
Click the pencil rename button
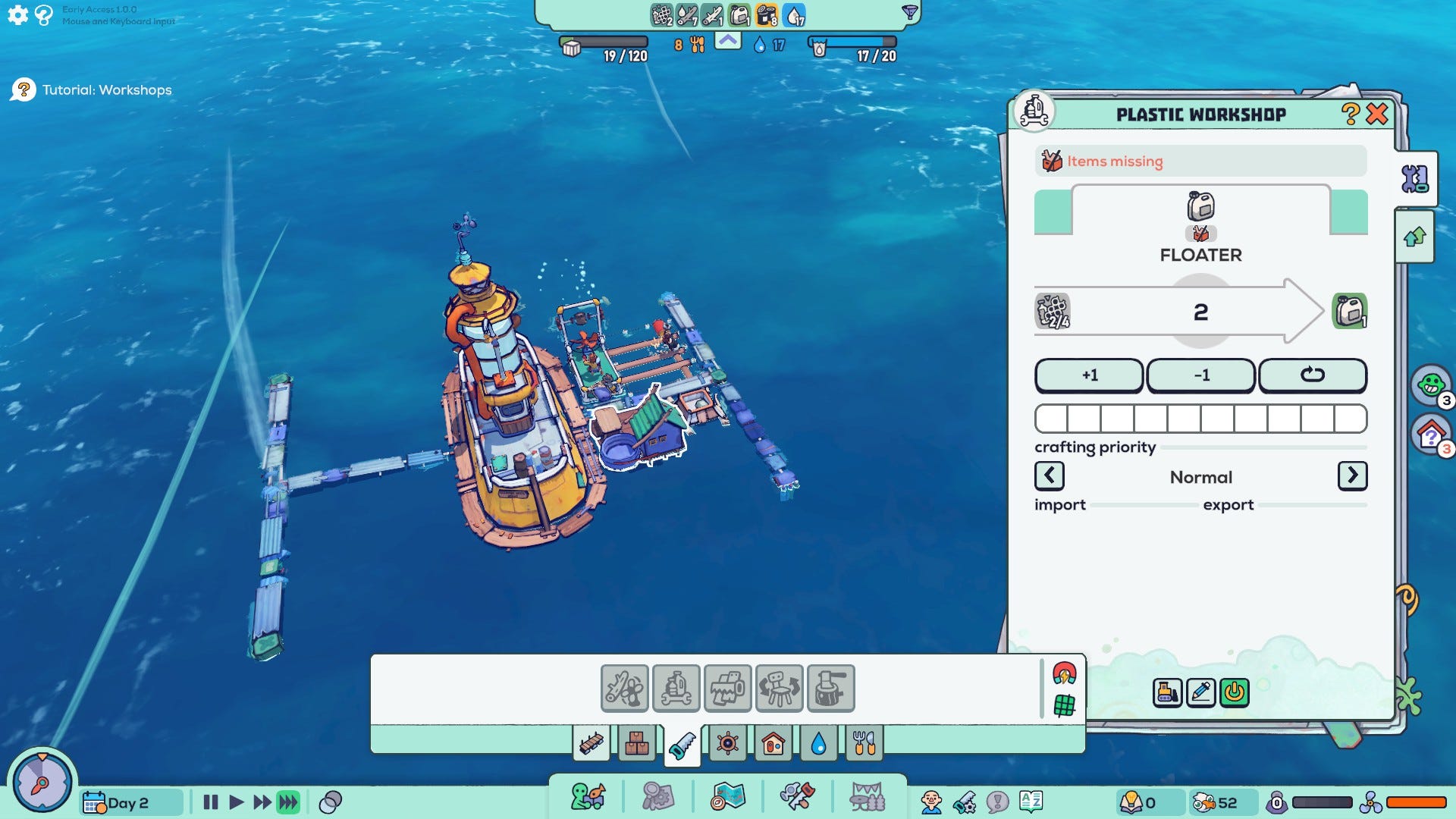tap(1200, 692)
